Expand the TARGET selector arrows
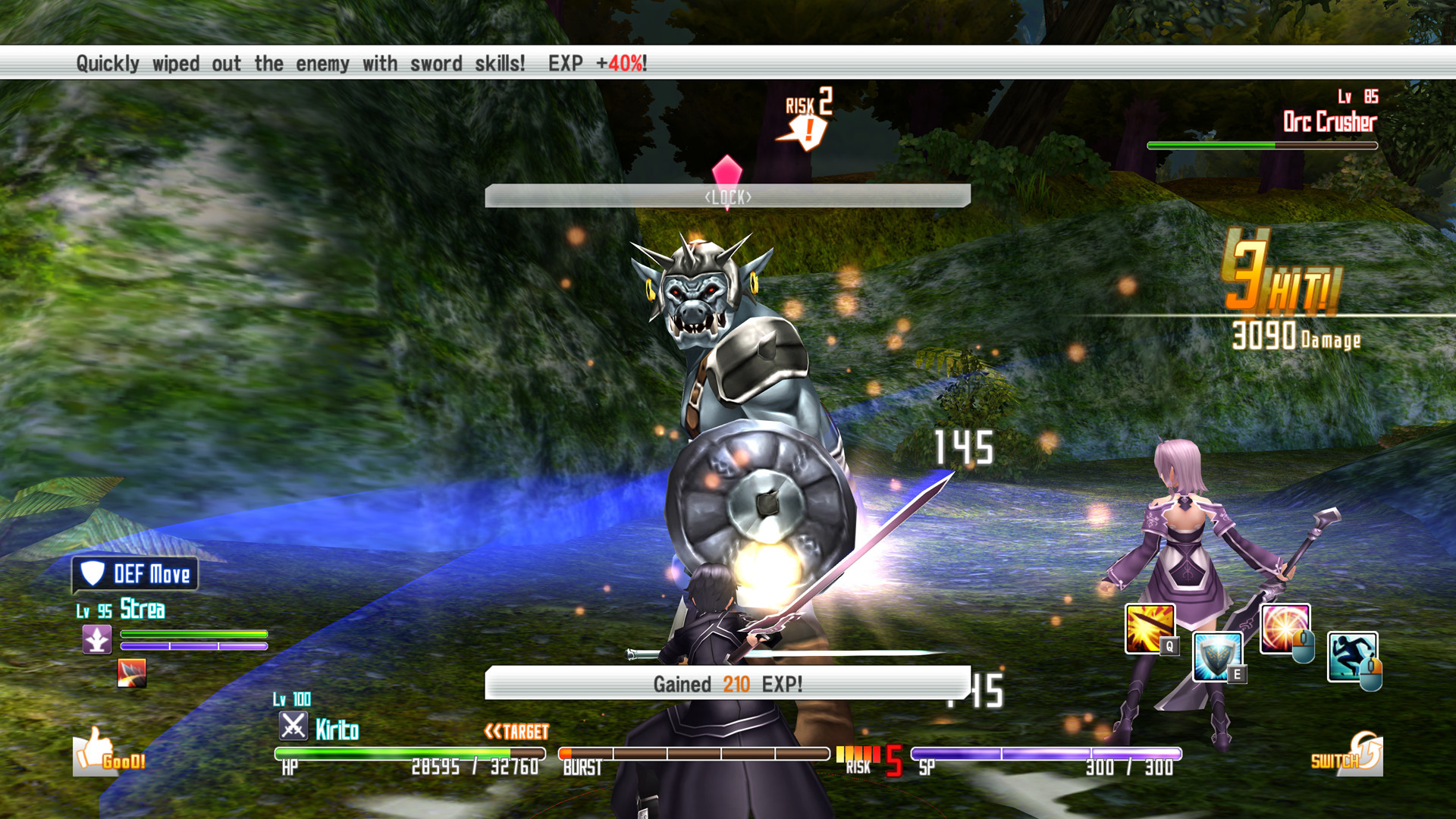This screenshot has width=1456, height=819. (x=493, y=733)
